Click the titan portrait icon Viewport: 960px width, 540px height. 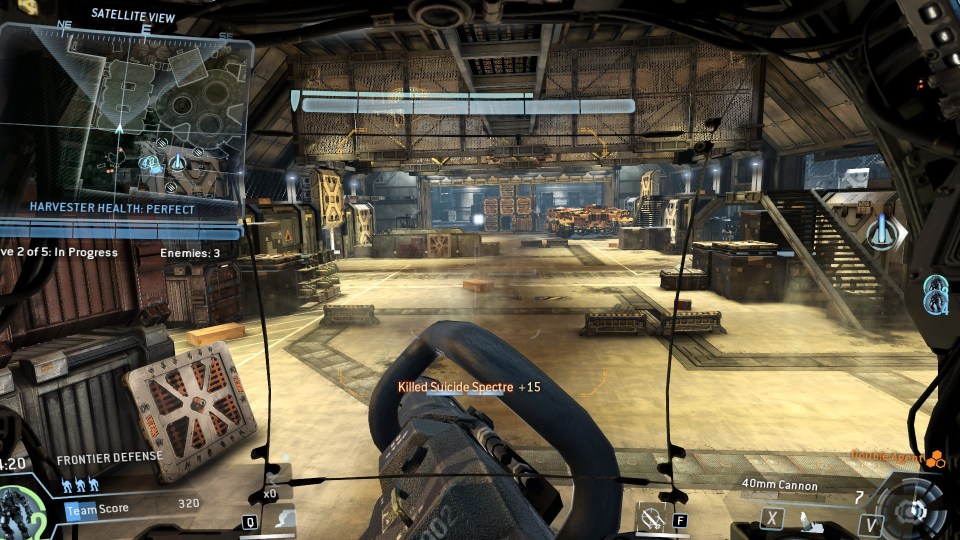(22, 508)
